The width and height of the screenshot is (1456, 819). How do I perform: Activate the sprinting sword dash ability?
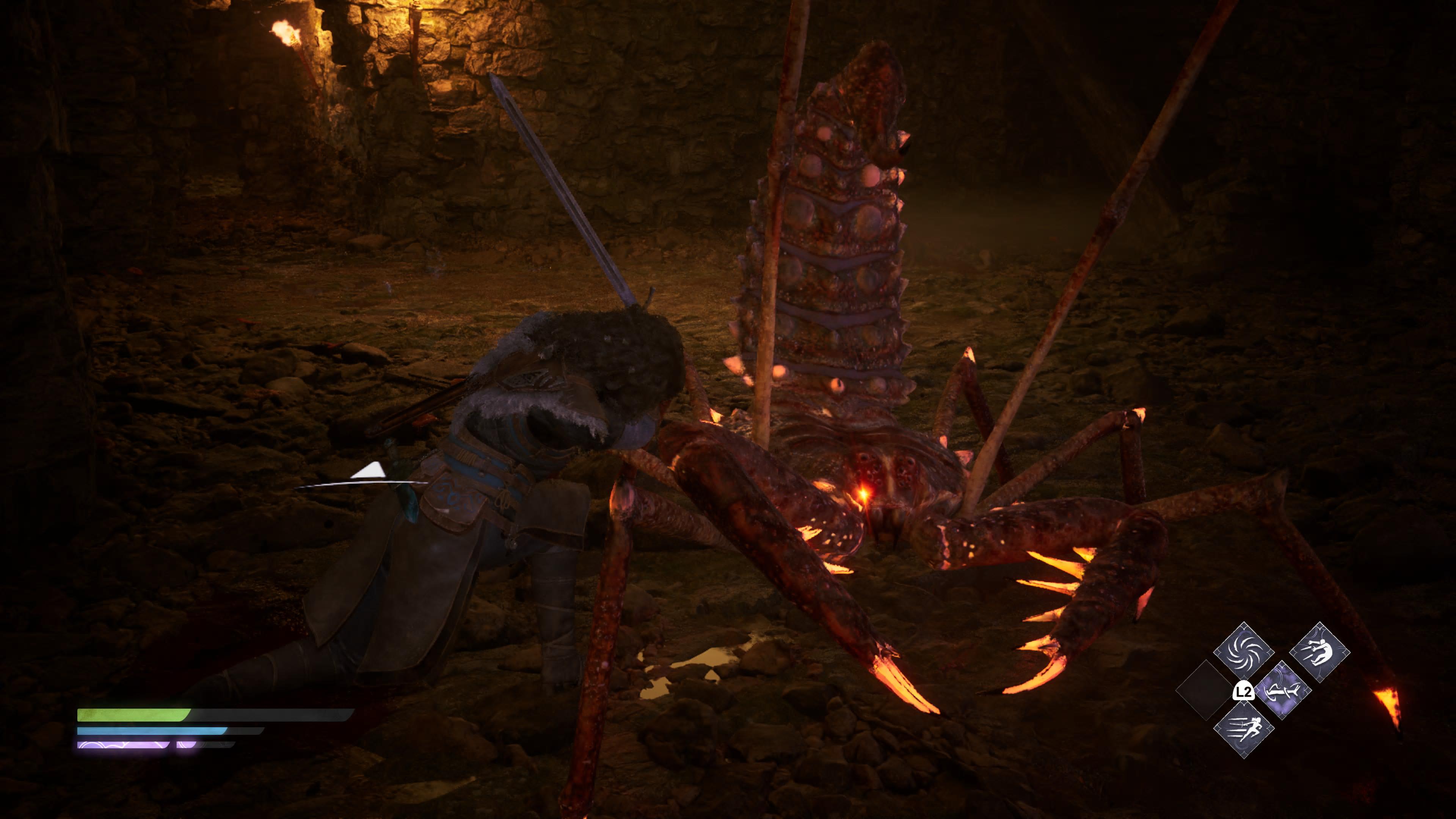1244,729
